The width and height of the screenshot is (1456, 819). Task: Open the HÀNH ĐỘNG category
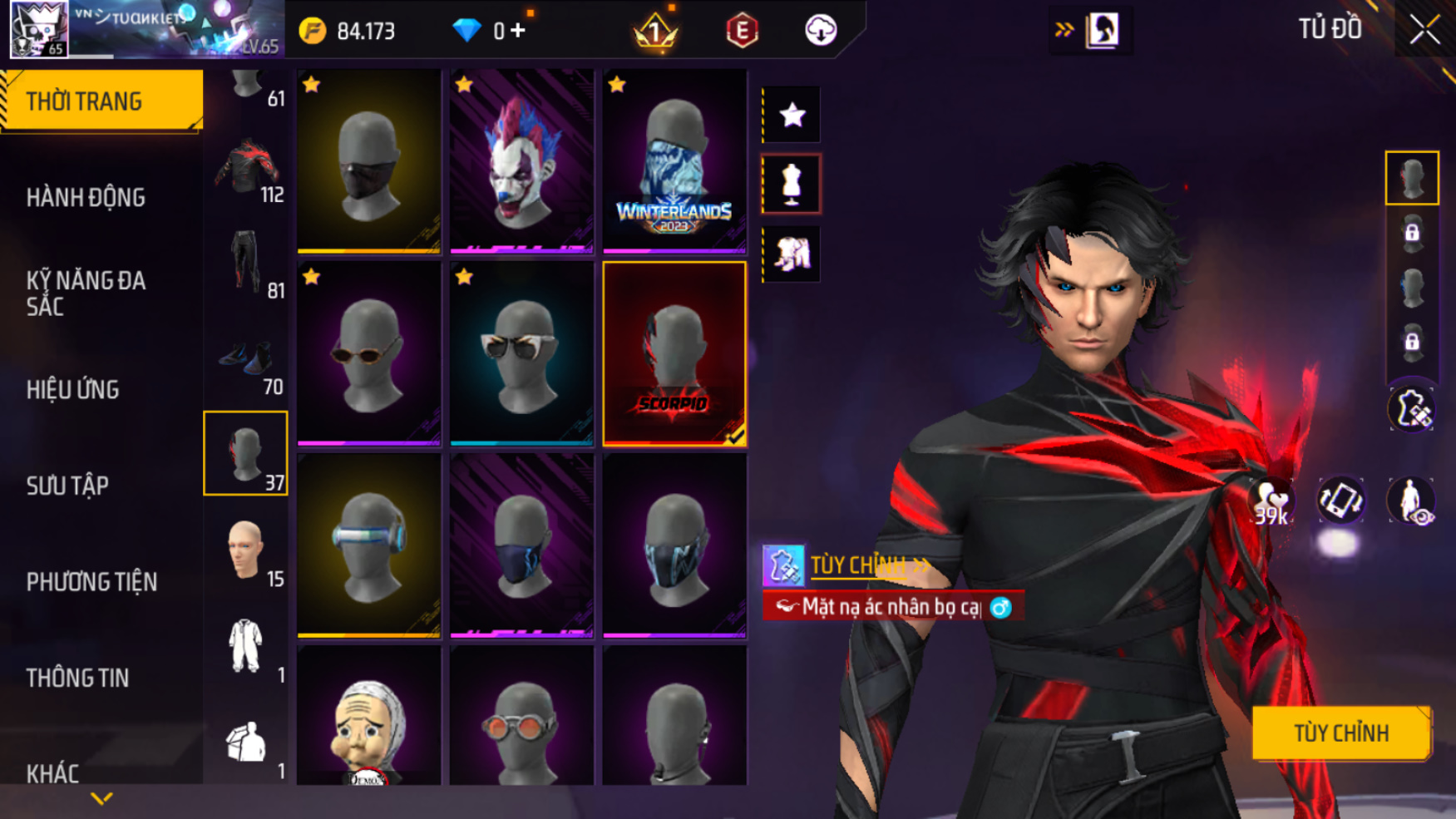pyautogui.click(x=86, y=197)
